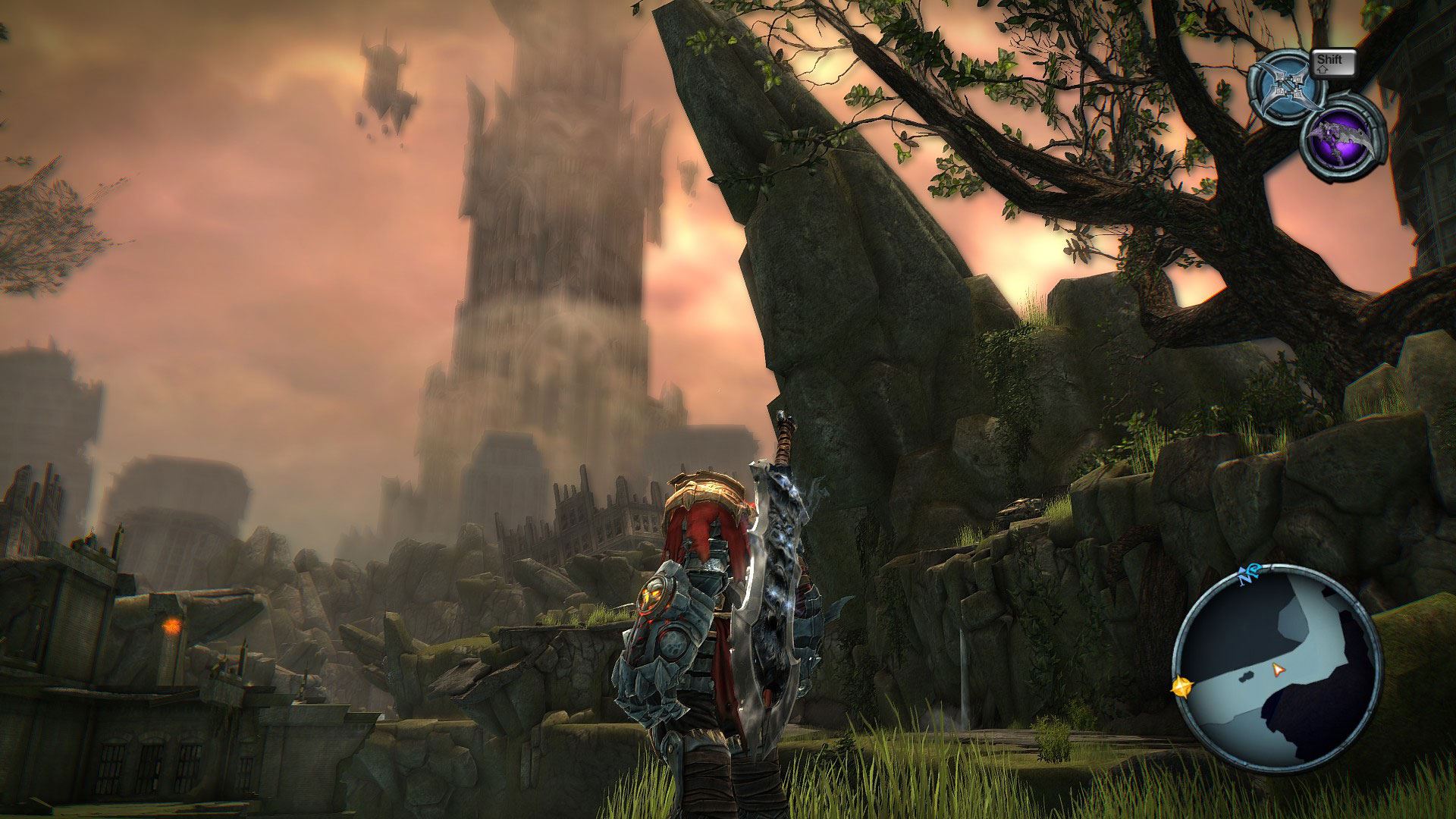
Task: Click the orange player arrow on the minimap
Action: pos(1279,670)
